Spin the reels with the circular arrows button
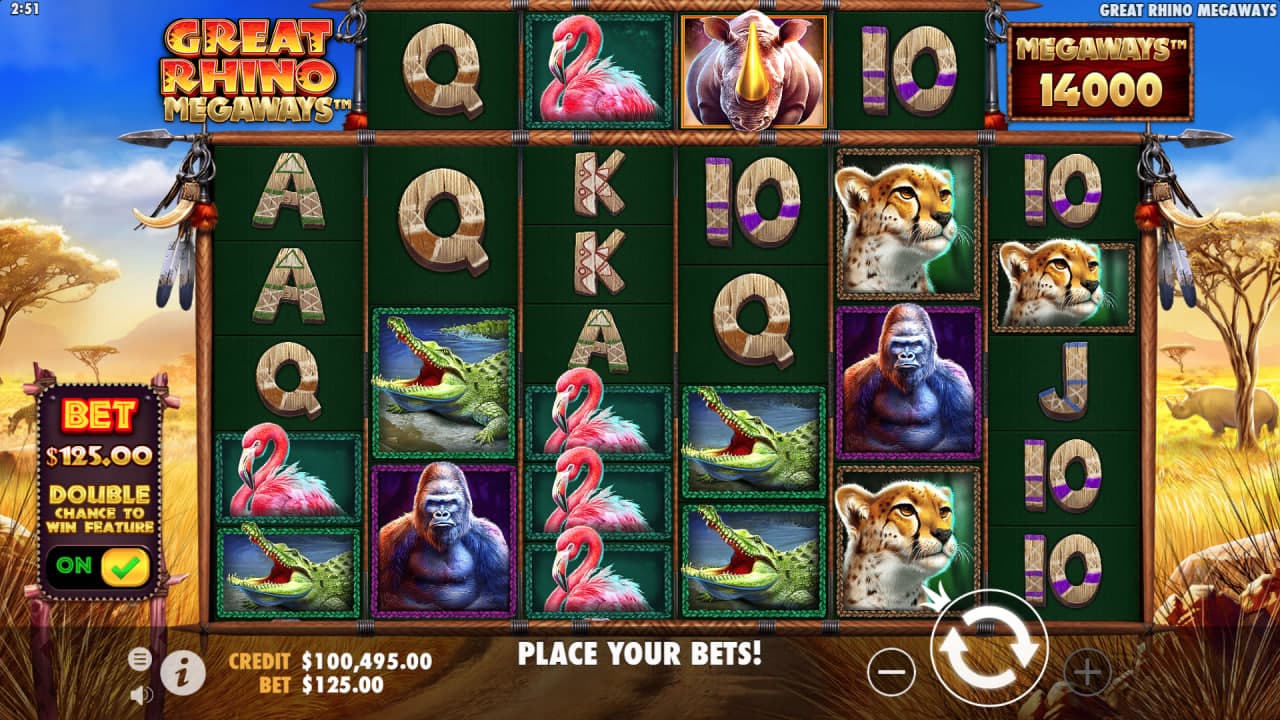1280x720 pixels. tap(989, 649)
